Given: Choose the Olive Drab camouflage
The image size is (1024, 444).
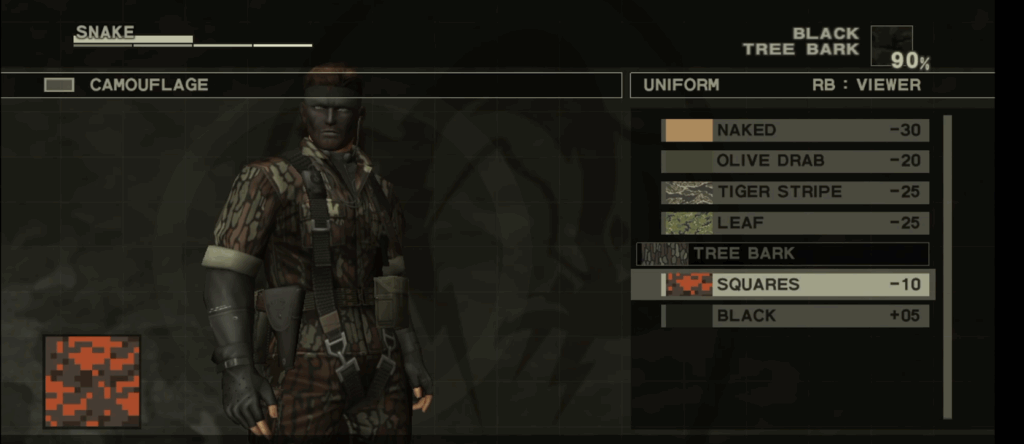Looking at the screenshot, I should [795, 161].
